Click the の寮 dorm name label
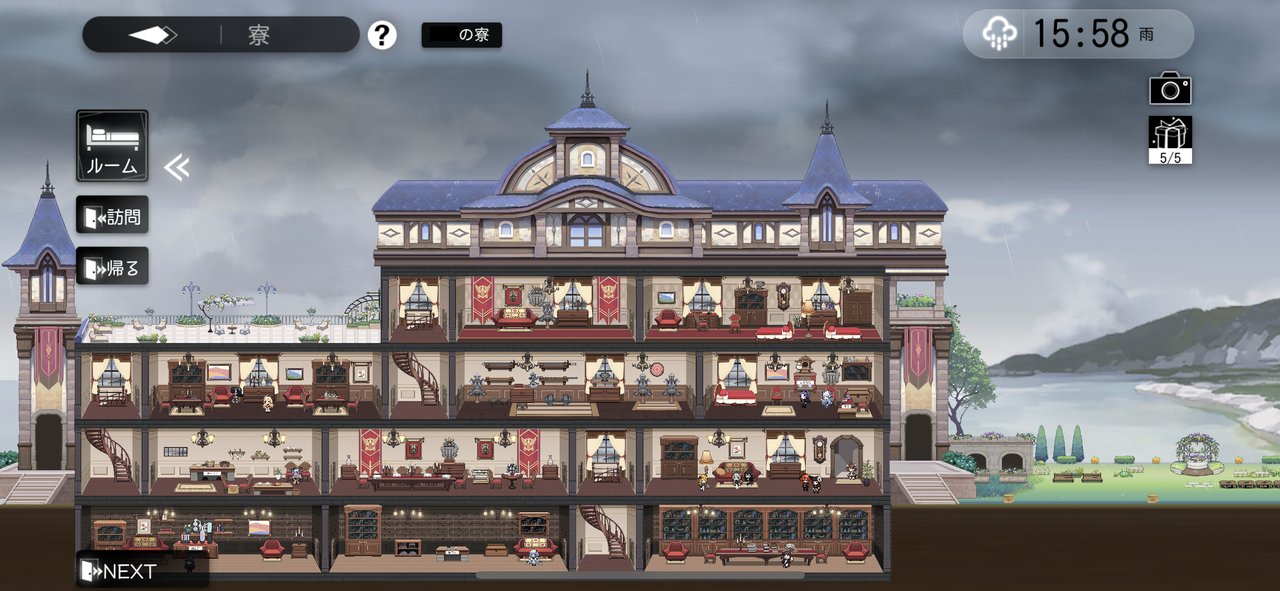 coord(462,35)
